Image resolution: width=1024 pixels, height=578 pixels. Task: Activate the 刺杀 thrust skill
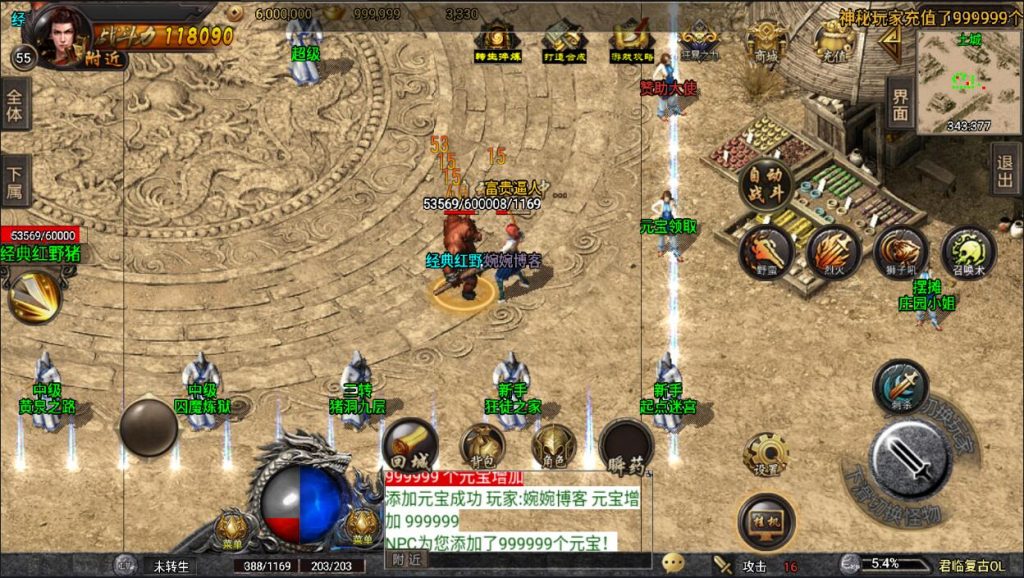coord(900,387)
